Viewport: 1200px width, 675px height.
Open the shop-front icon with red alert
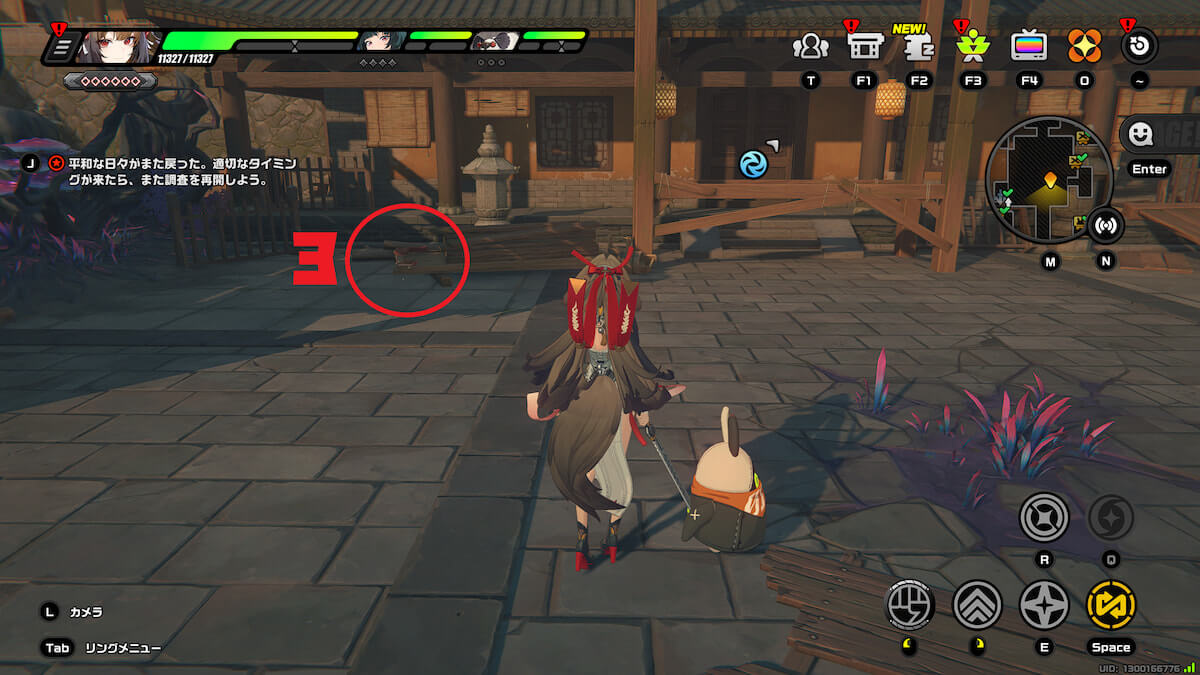pyautogui.click(x=864, y=46)
